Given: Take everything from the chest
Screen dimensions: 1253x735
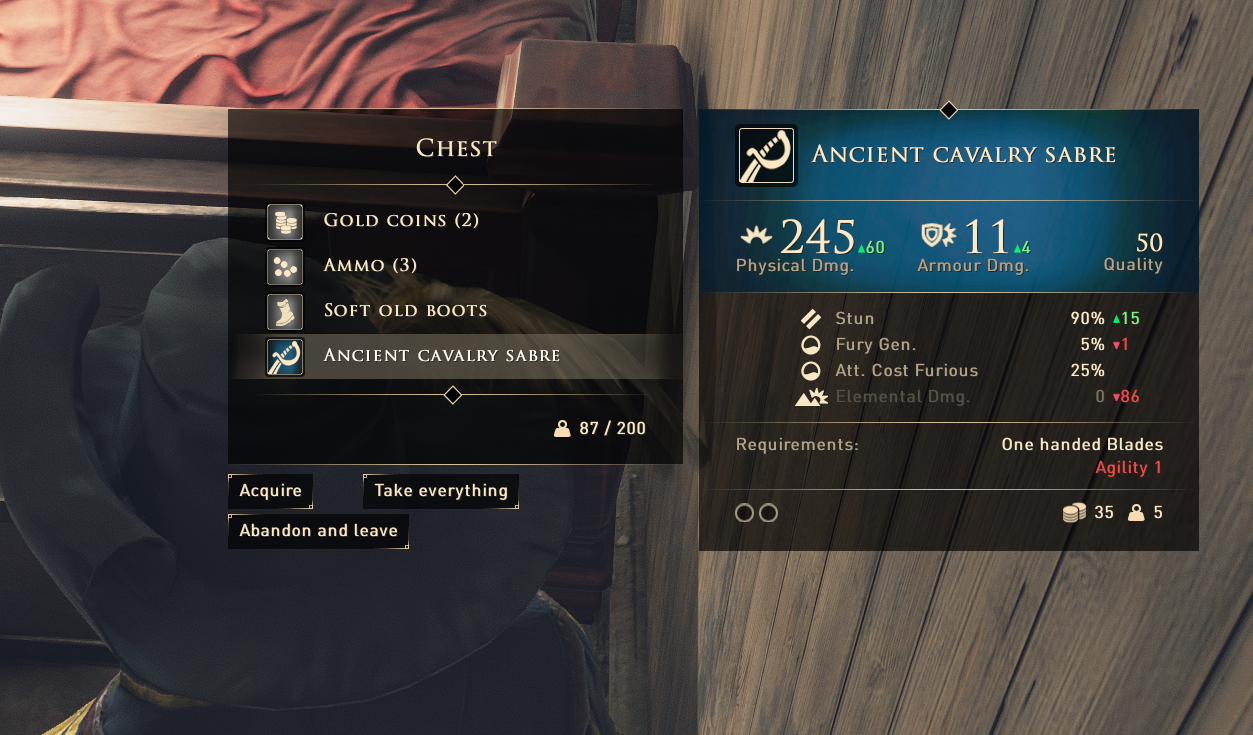Looking at the screenshot, I should [x=441, y=491].
